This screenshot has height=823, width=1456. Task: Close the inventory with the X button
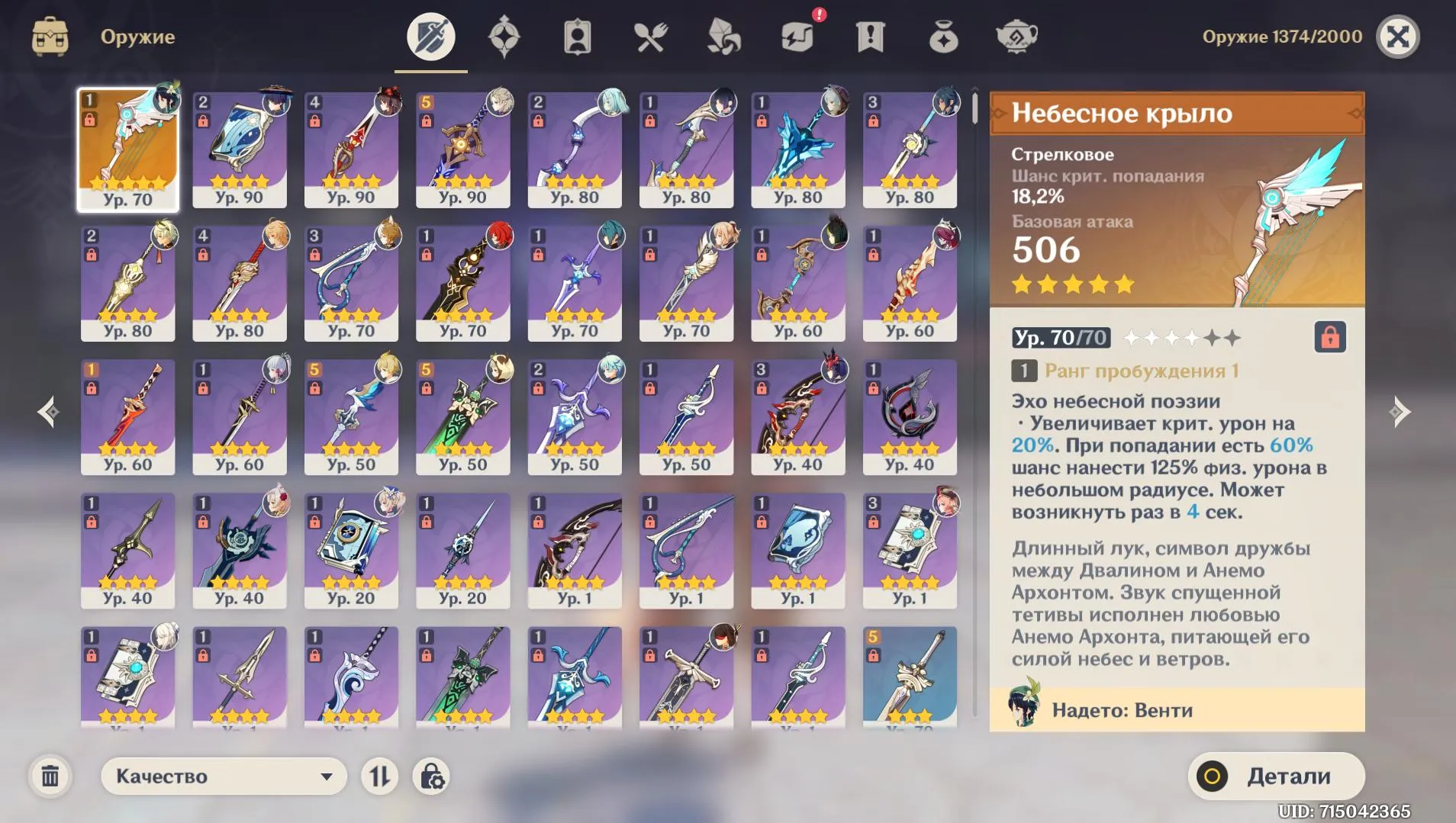[1399, 36]
